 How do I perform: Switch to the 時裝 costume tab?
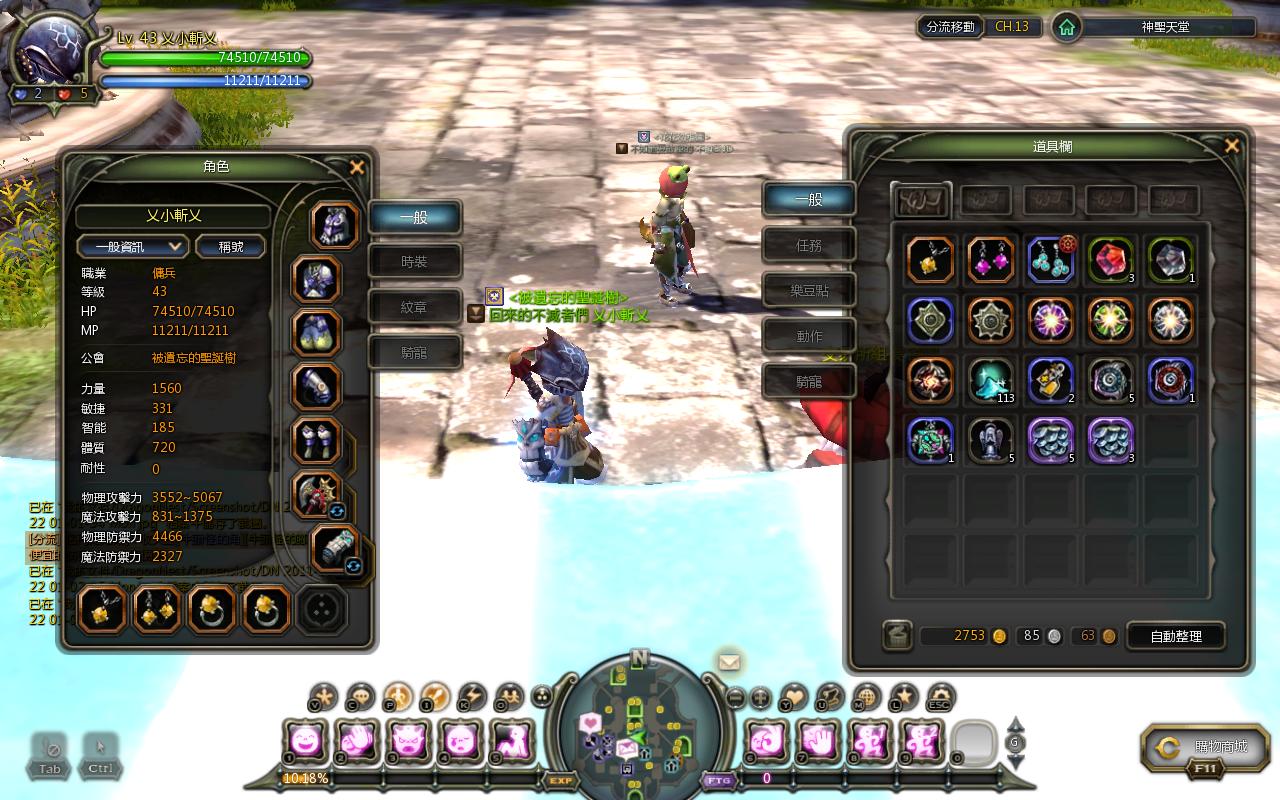pyautogui.click(x=414, y=262)
